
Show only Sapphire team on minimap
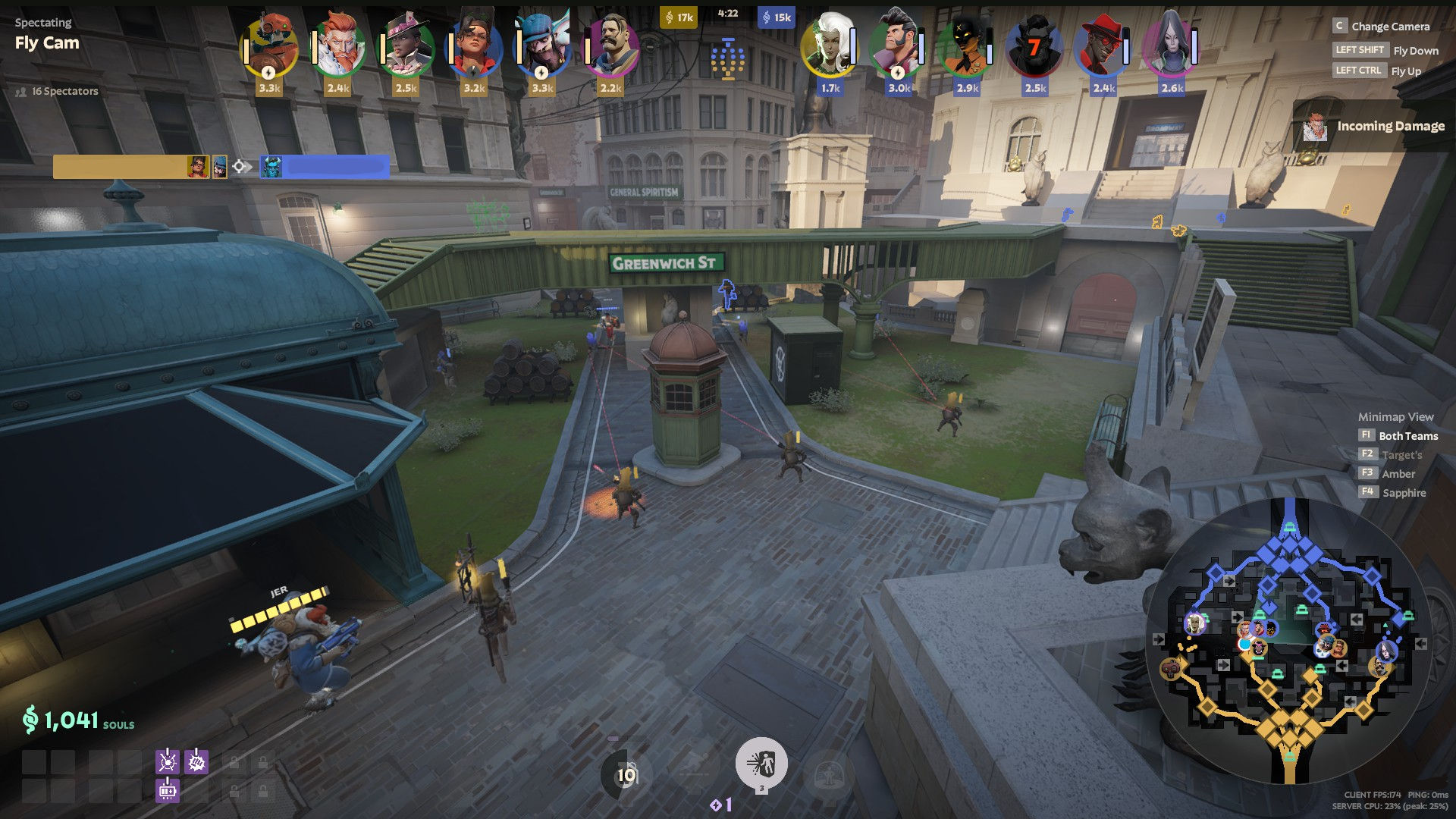[1404, 493]
